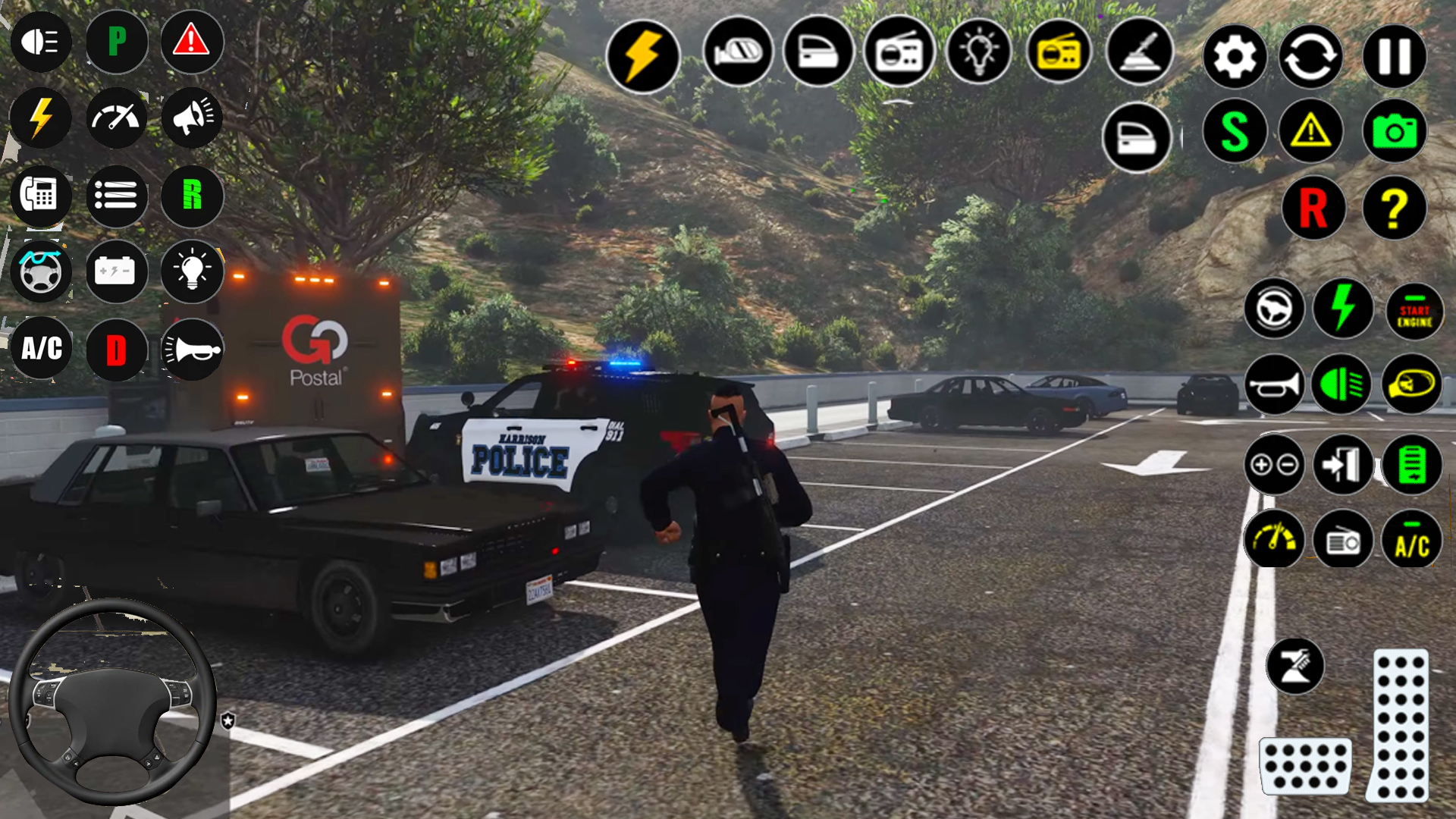
Task: Enable the hazard warning lights
Action: 192,42
